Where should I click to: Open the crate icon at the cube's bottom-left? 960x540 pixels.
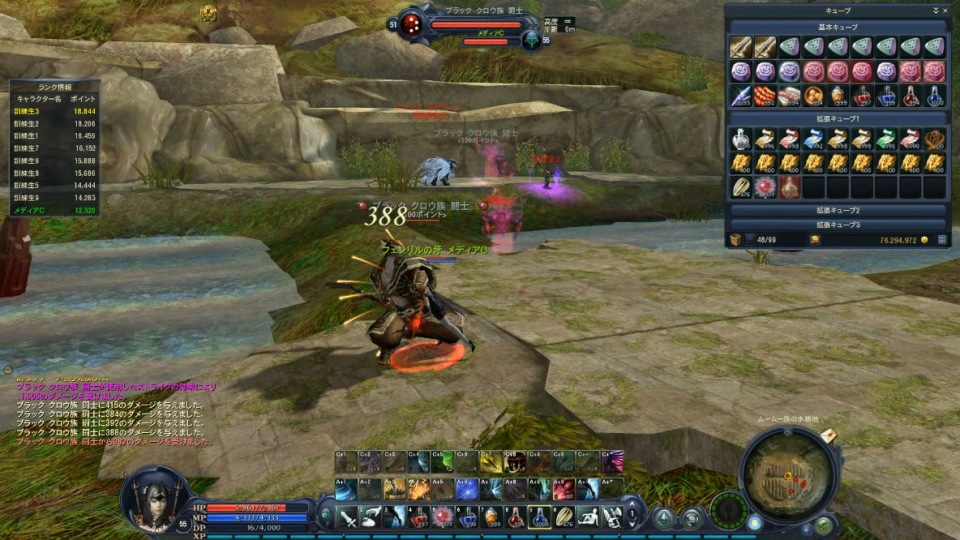click(x=736, y=240)
